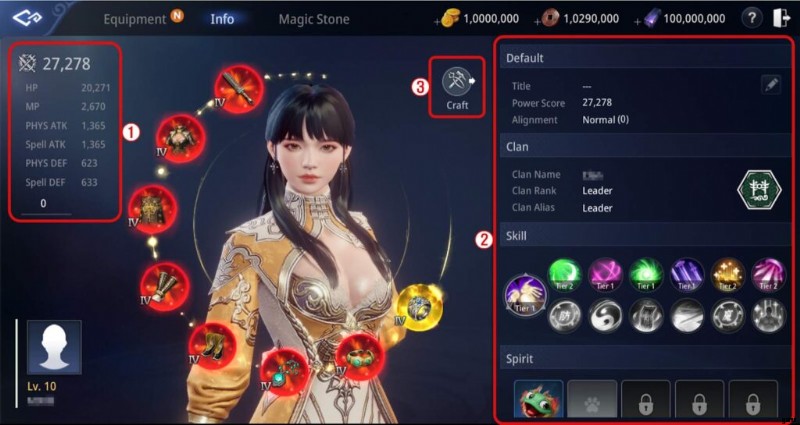Select the large purple winged skill
800x425 pixels.
click(x=526, y=295)
